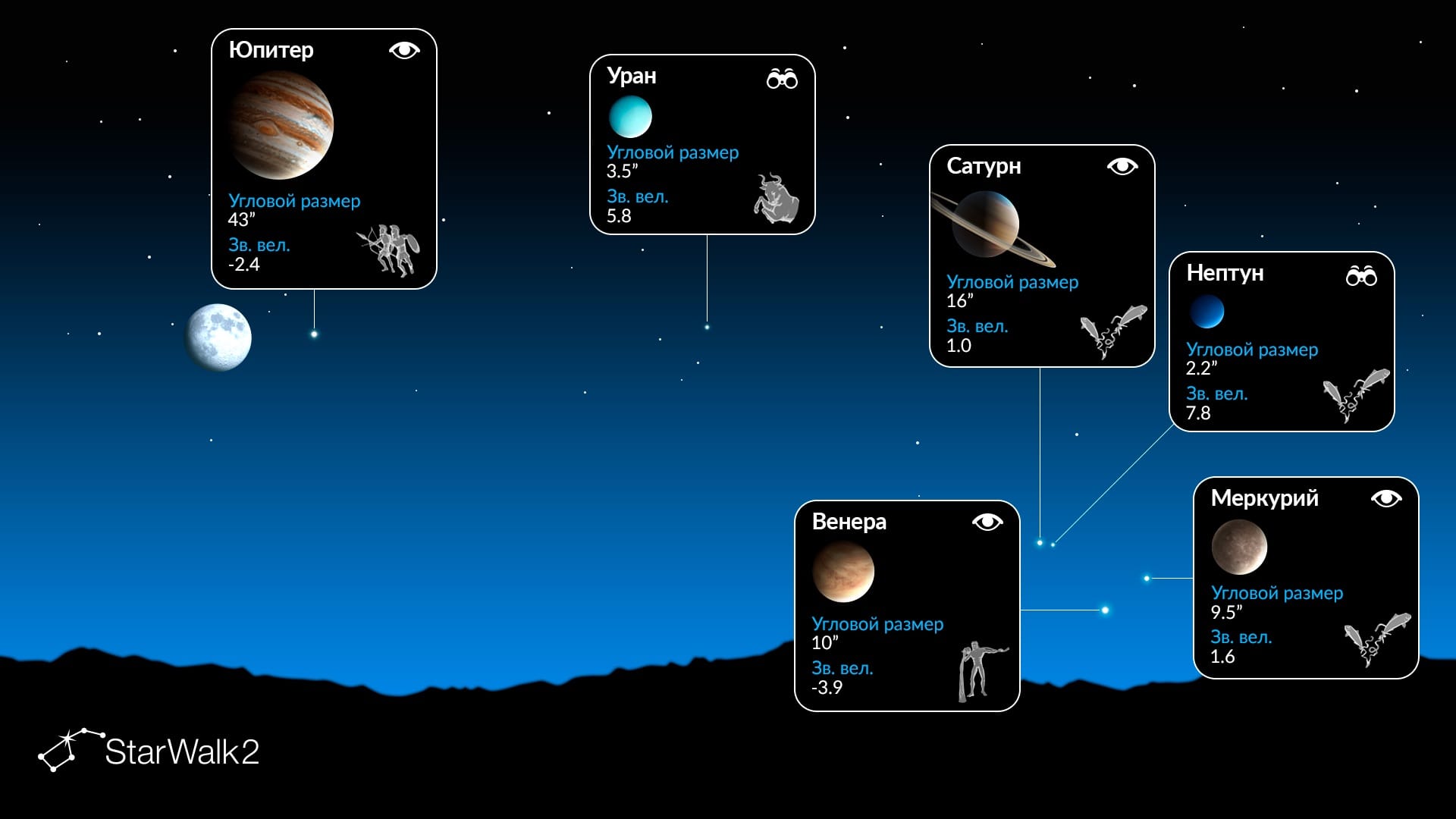1456x819 pixels.
Task: Open the Уран planet card
Action: 702,144
